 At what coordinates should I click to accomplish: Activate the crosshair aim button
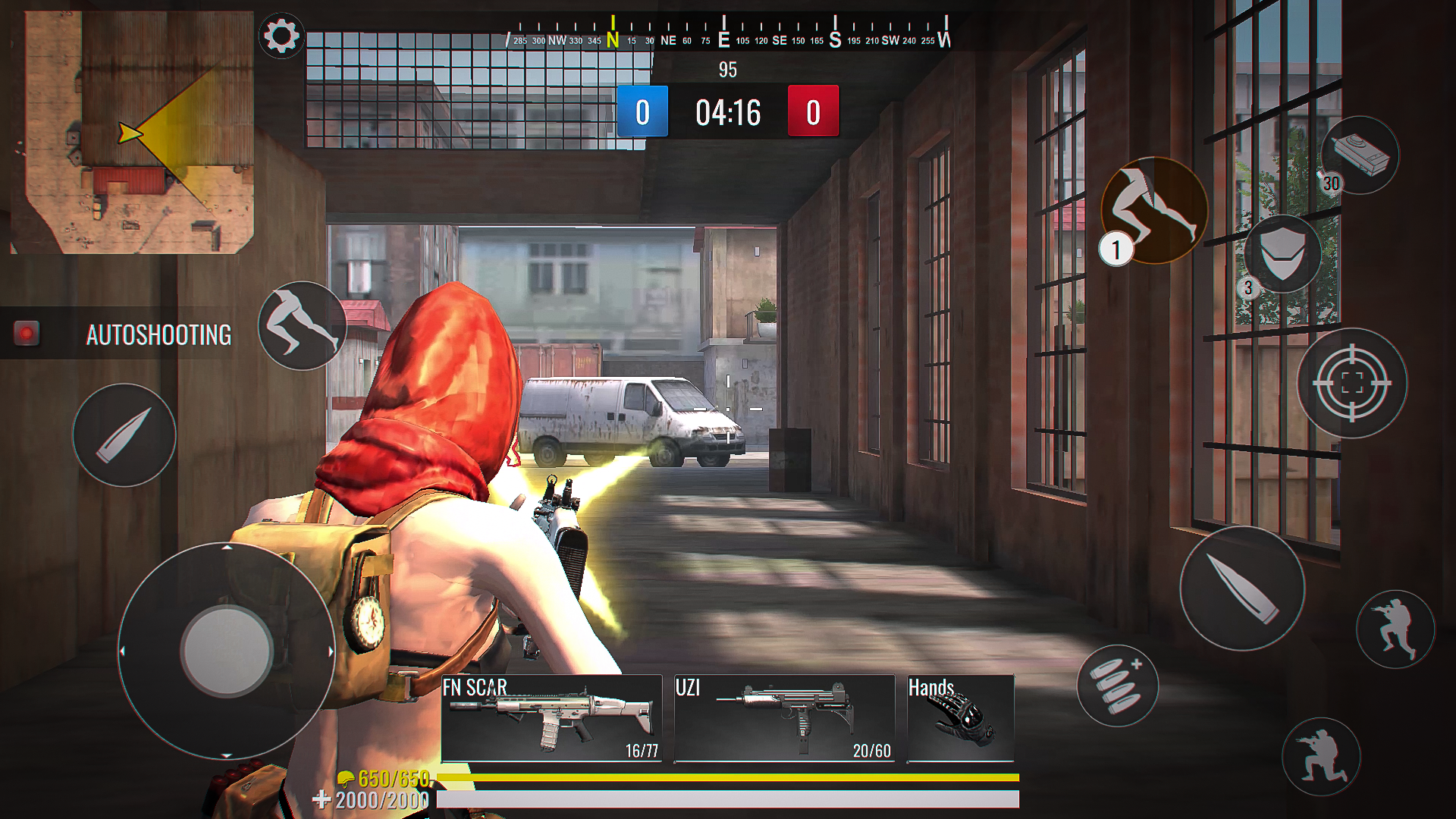click(1351, 383)
